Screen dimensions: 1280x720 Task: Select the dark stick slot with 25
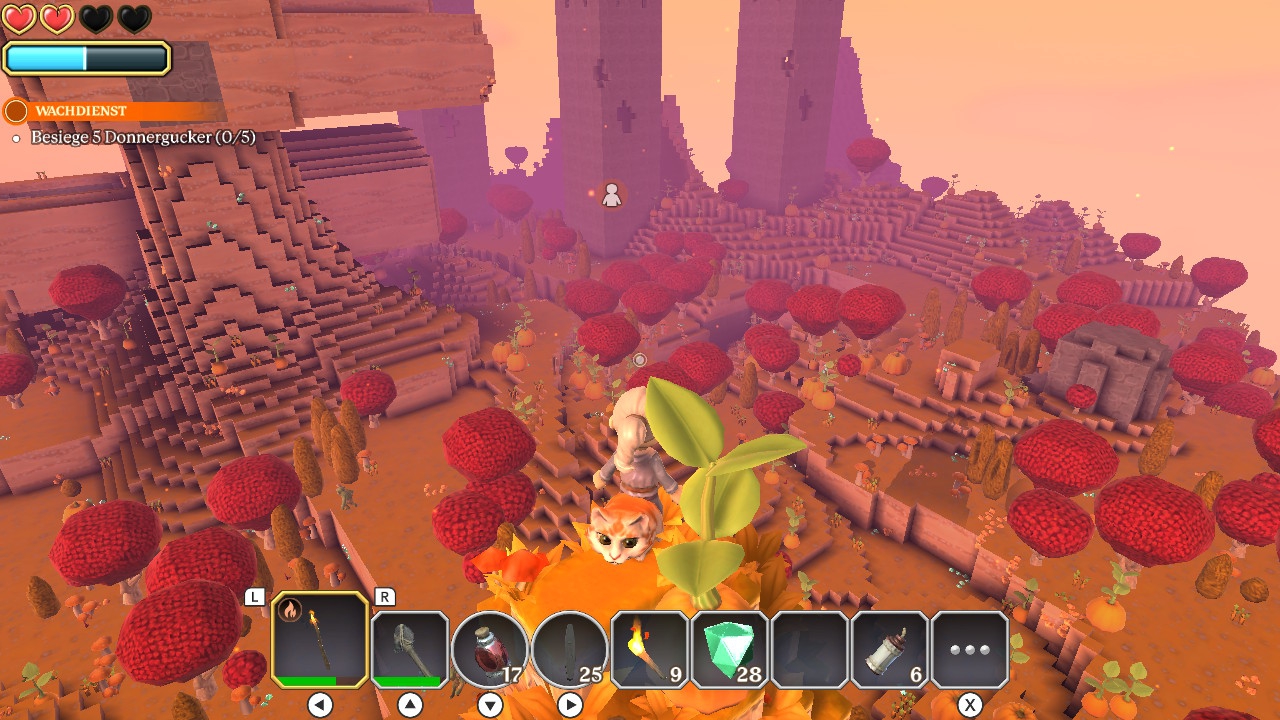(570, 650)
